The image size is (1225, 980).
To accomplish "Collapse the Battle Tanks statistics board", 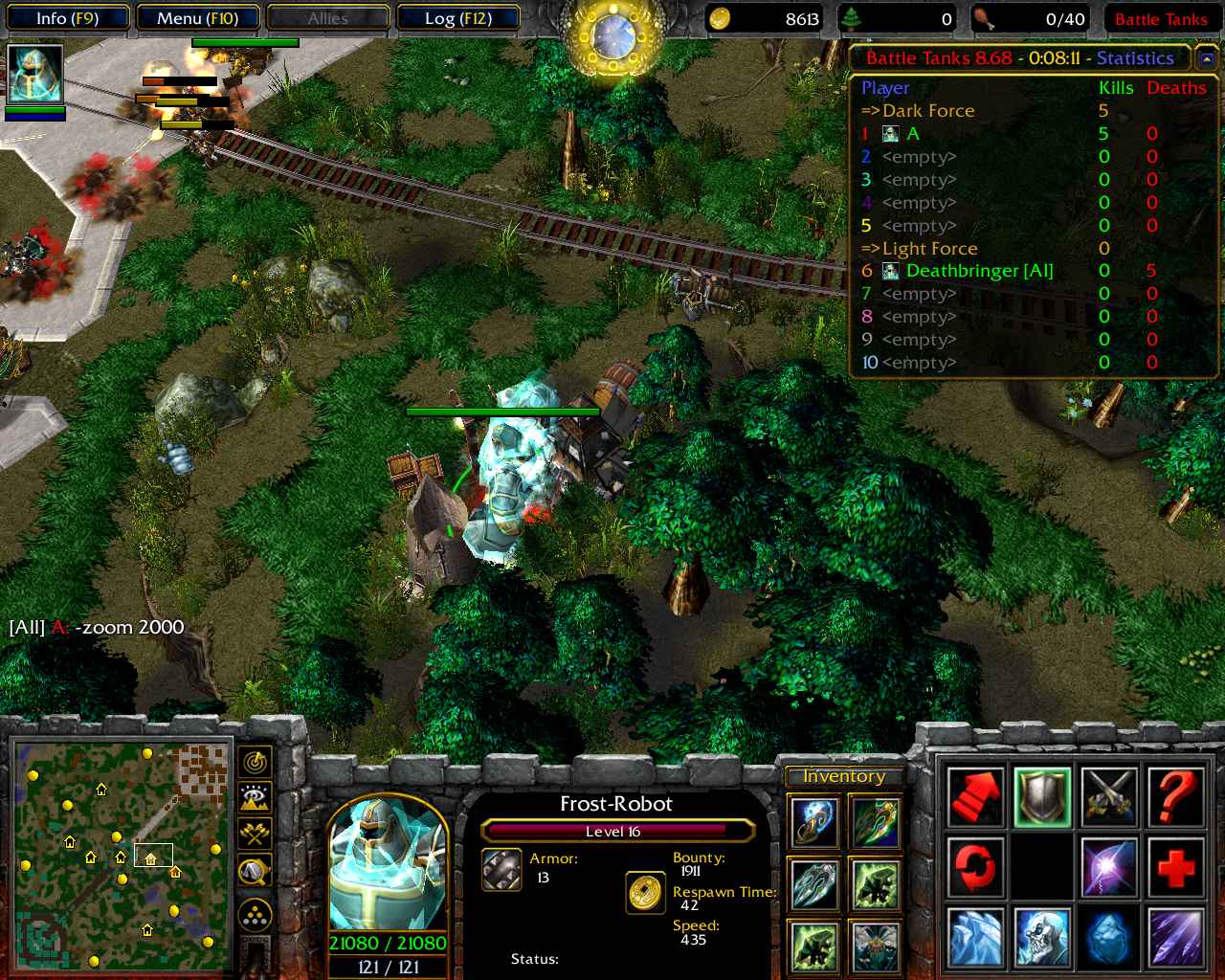I will pyautogui.click(x=1206, y=59).
